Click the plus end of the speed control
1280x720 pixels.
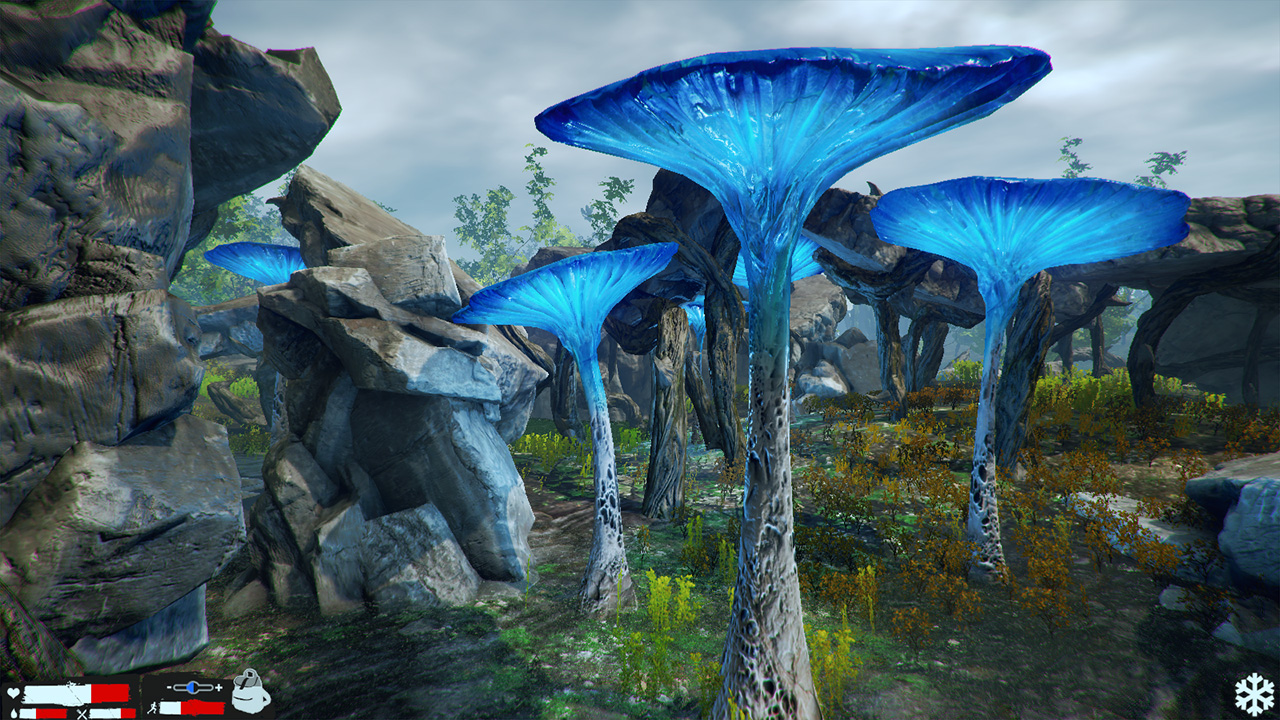tap(220, 687)
